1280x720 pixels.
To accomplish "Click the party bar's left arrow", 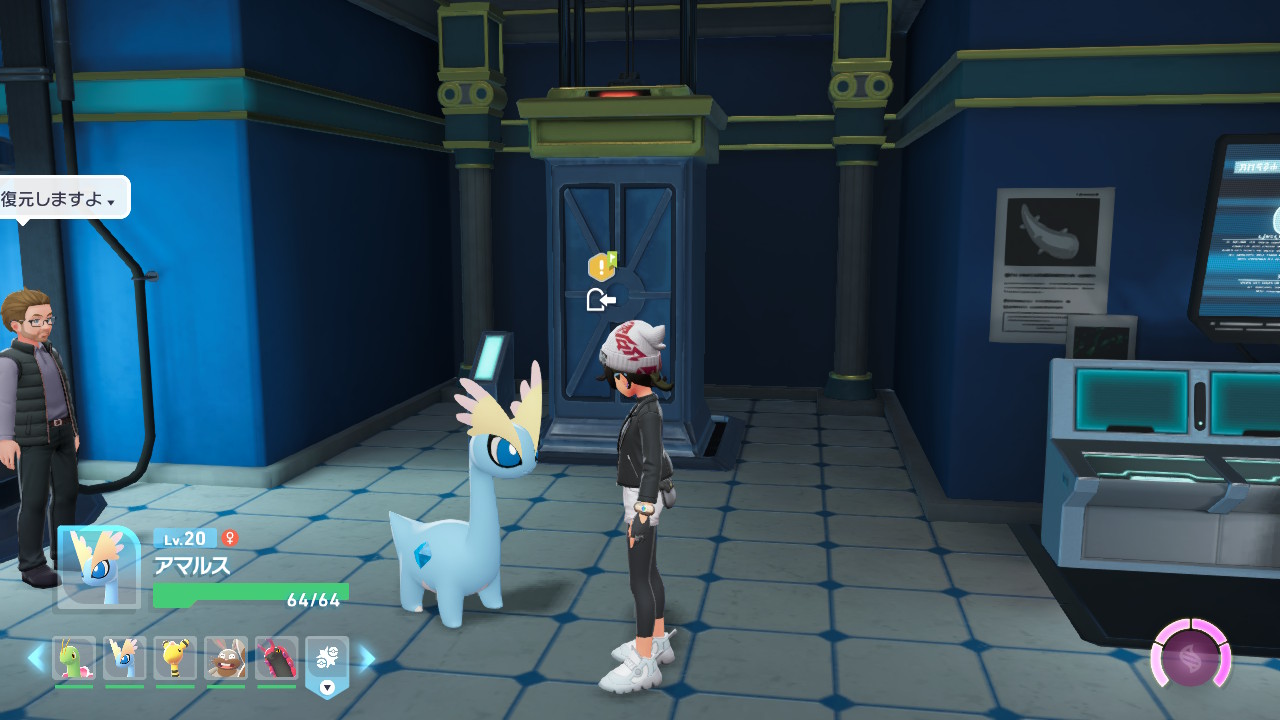I will [36, 658].
